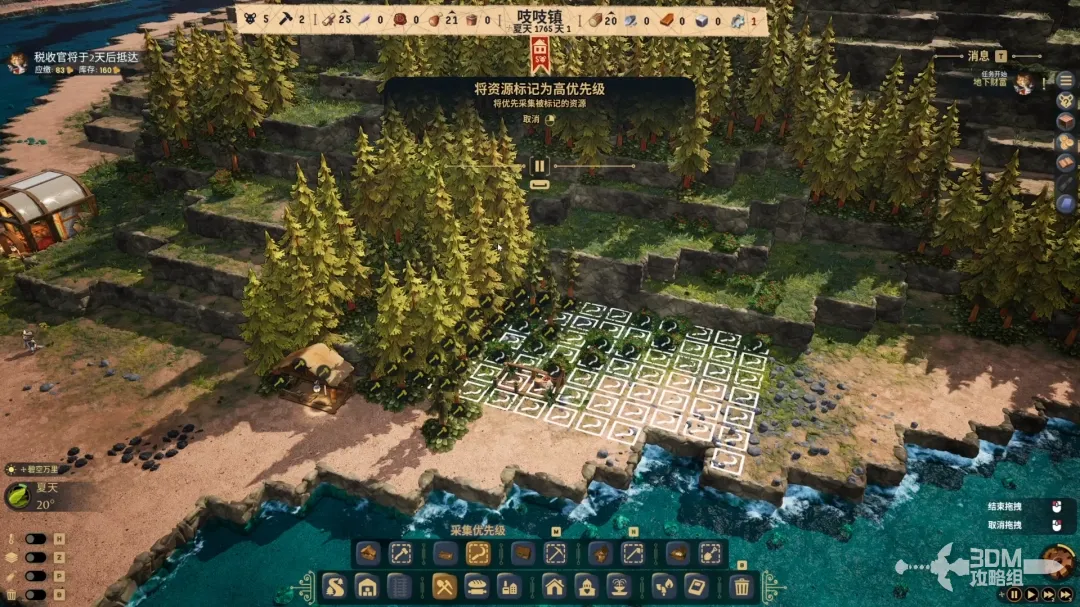This screenshot has width=1080, height=607.
Task: Open the house building category
Action: pos(555,586)
